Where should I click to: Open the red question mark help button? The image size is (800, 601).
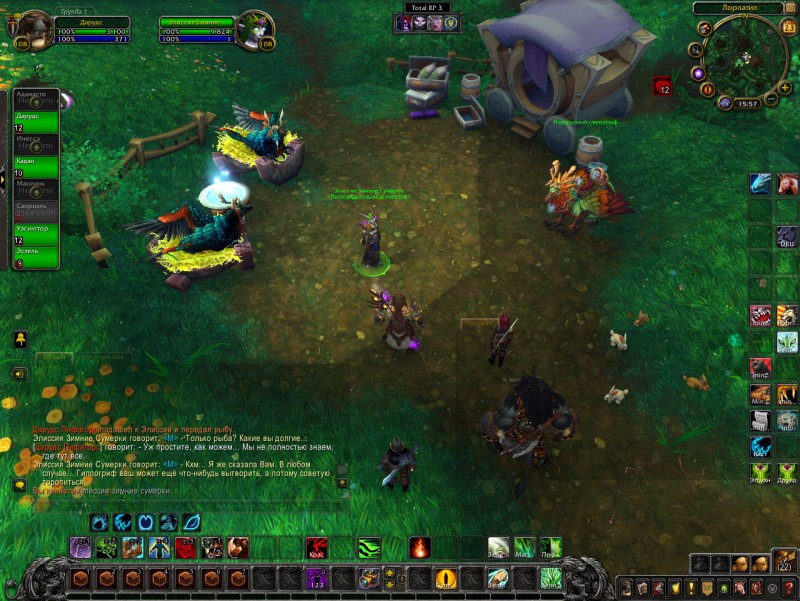(788, 587)
